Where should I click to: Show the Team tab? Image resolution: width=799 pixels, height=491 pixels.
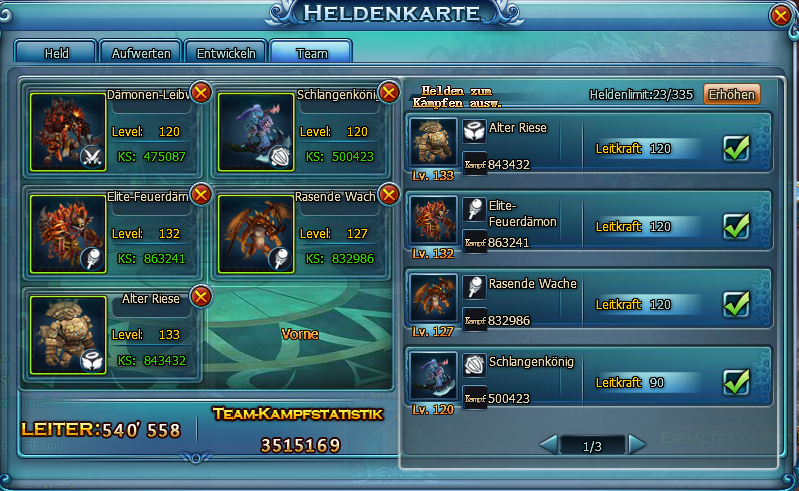click(x=310, y=53)
